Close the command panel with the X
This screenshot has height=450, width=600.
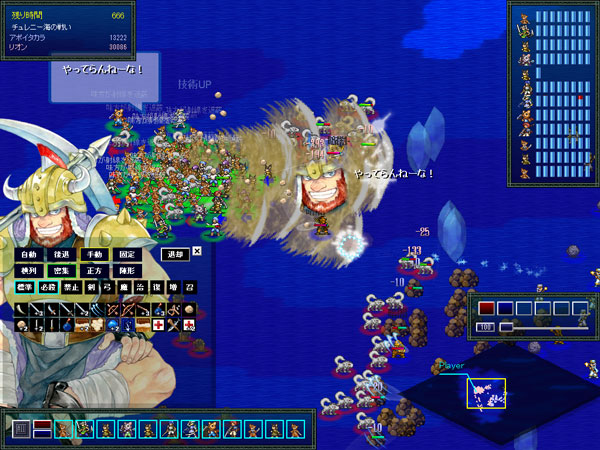[x=197, y=252]
